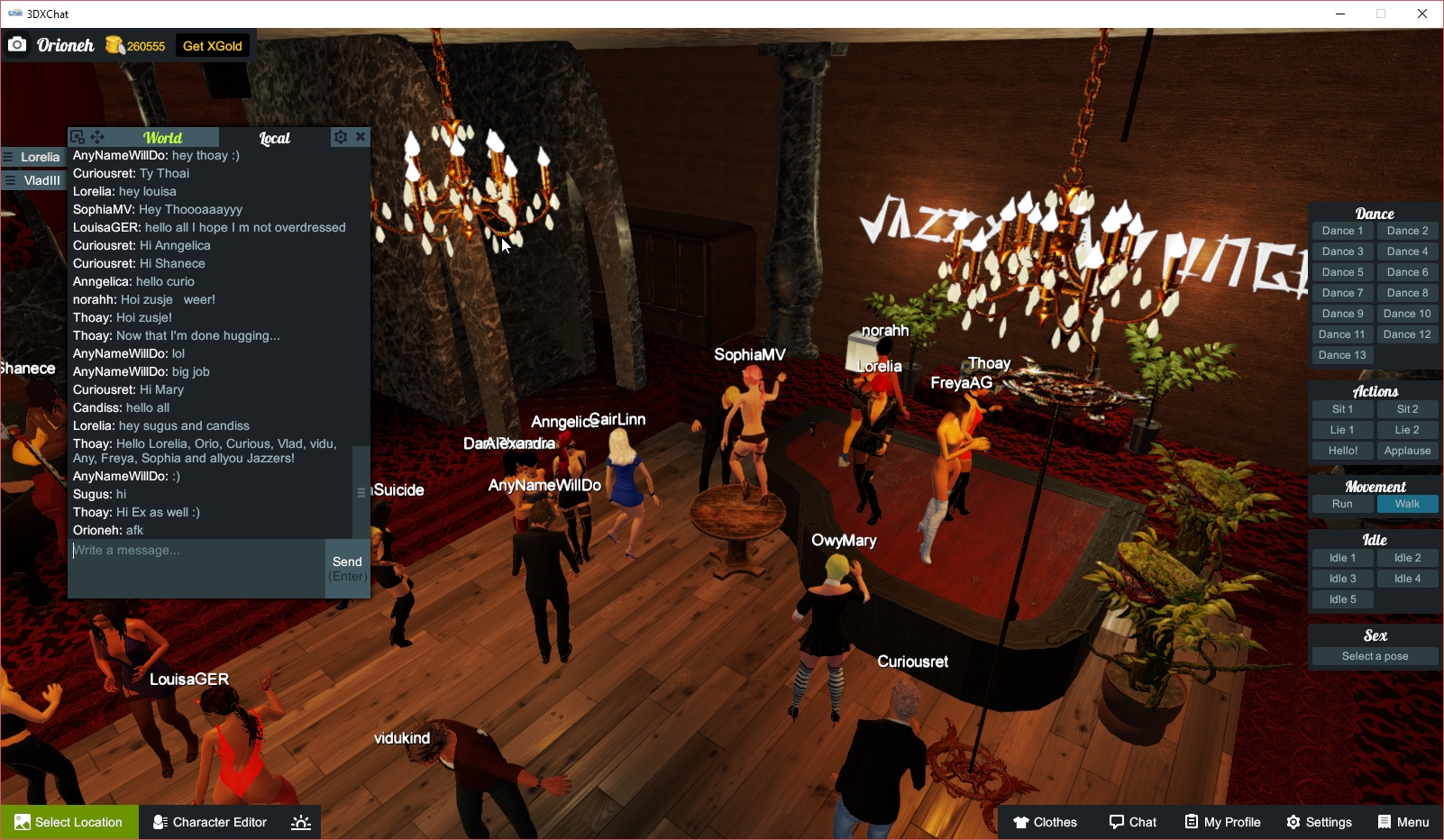Expand the VladIII side panel
The height and width of the screenshot is (840, 1444).
tap(33, 179)
